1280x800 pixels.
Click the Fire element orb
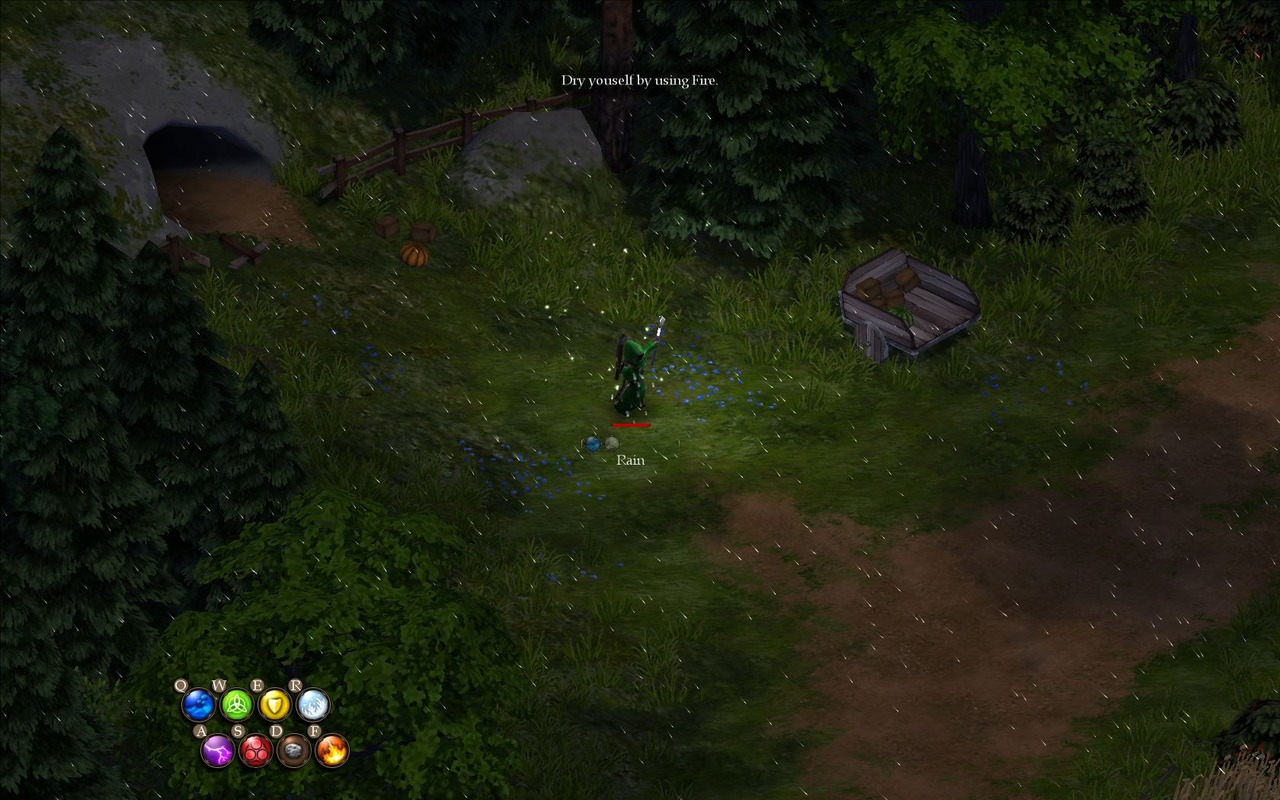[332, 750]
